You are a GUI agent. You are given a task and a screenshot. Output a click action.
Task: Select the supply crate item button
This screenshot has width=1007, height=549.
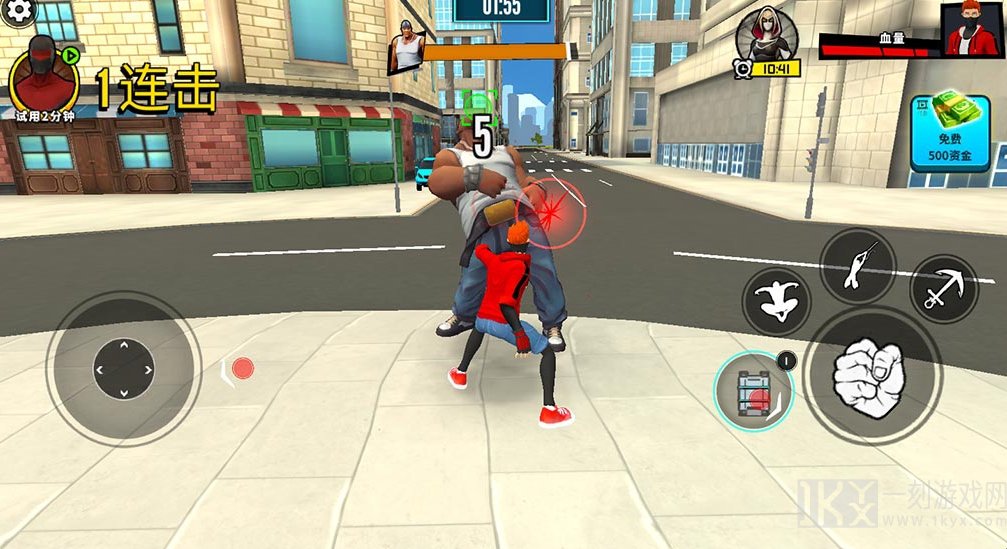click(x=752, y=391)
